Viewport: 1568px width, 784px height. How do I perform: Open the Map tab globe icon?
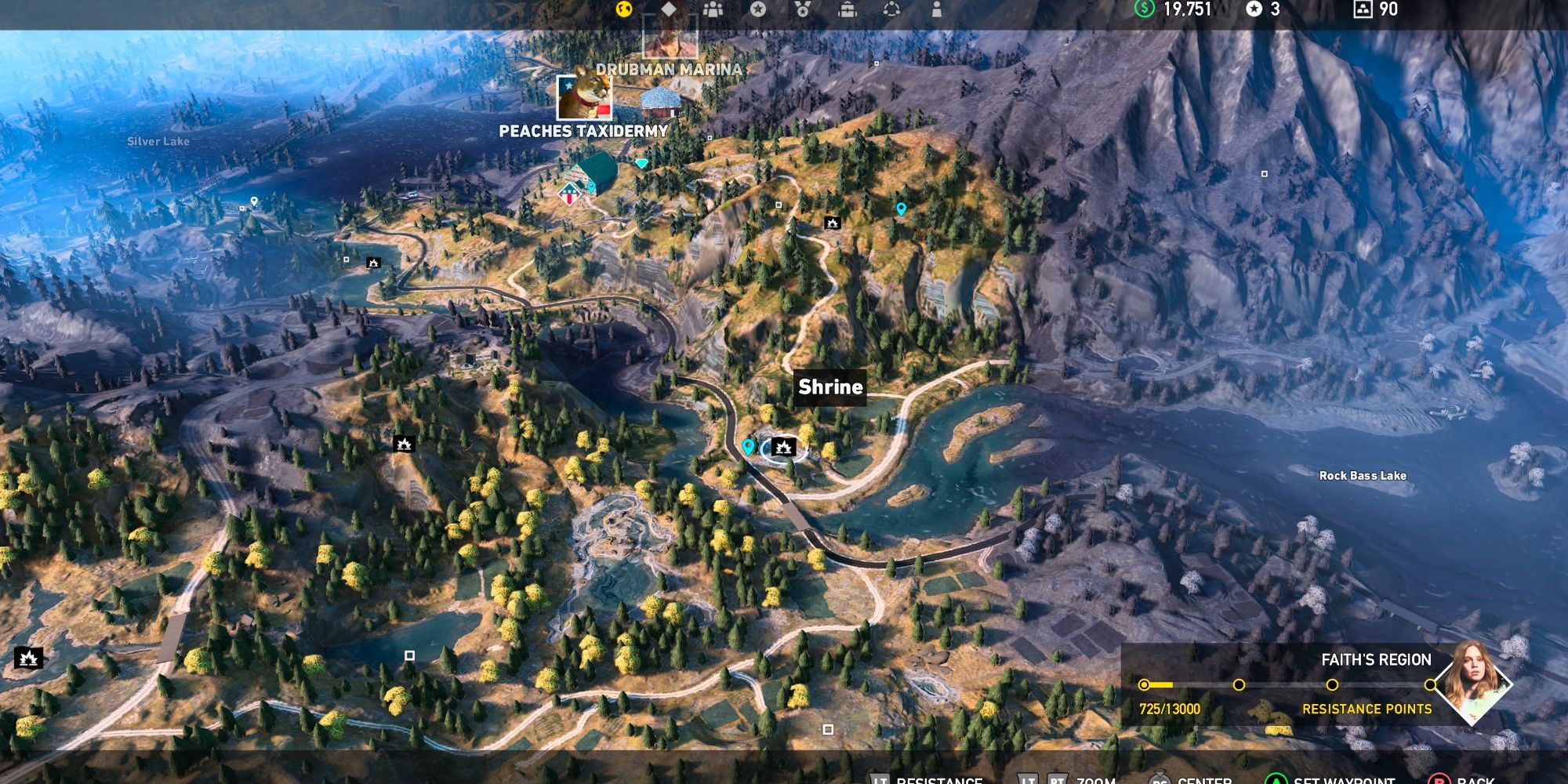point(623,9)
